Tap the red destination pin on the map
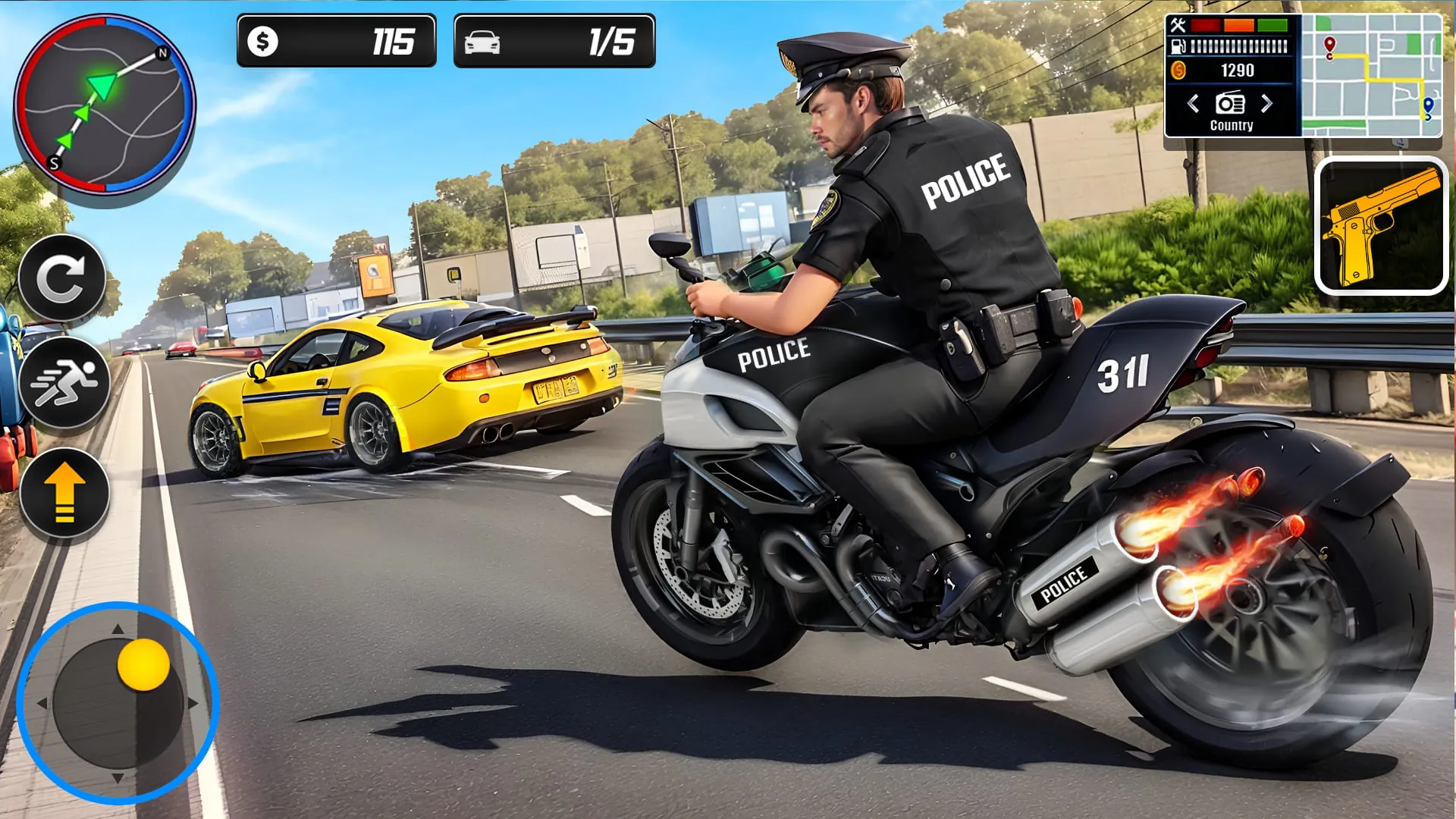The image size is (1456, 819). tap(1329, 44)
